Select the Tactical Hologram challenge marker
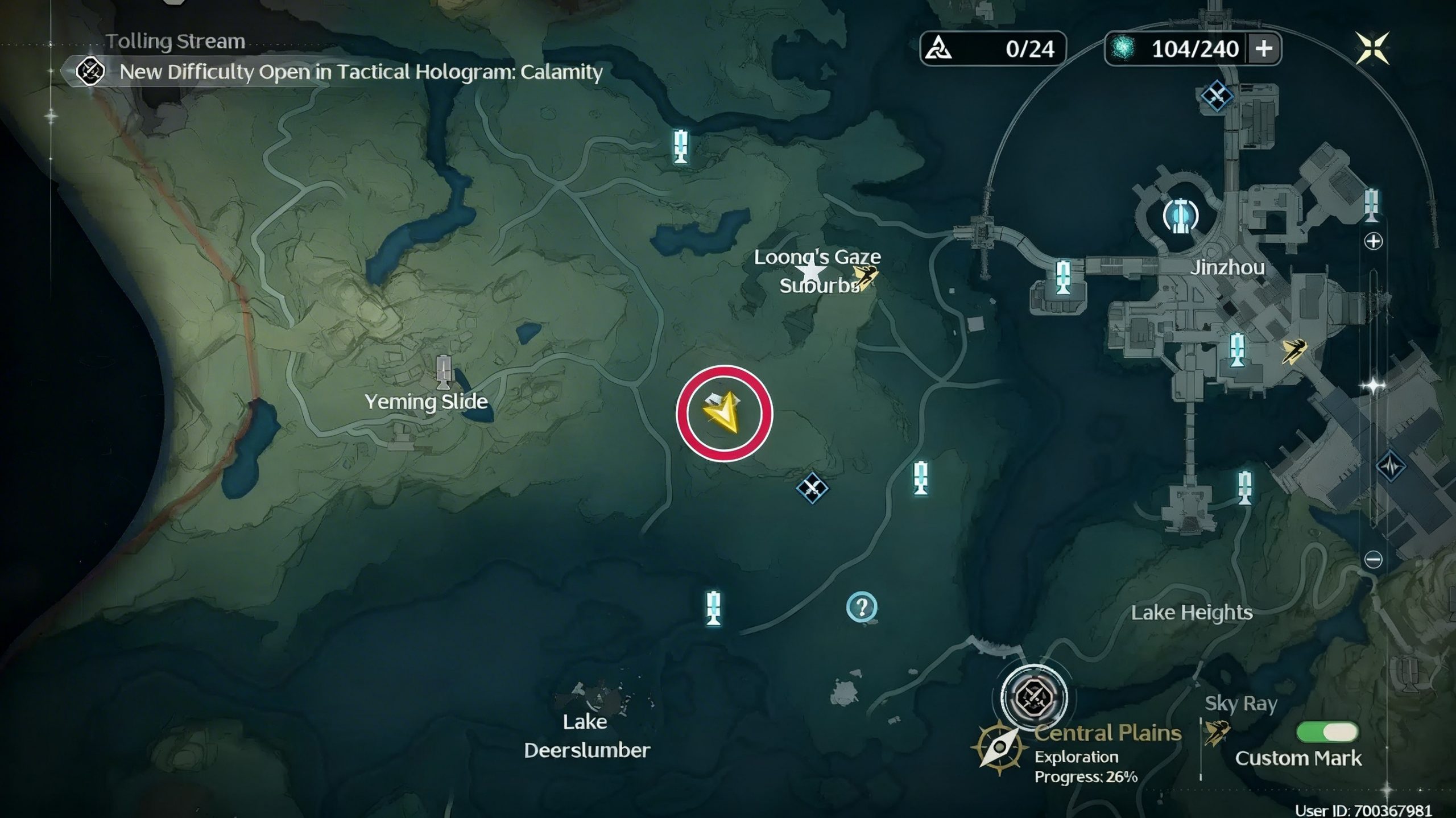 point(1033,696)
